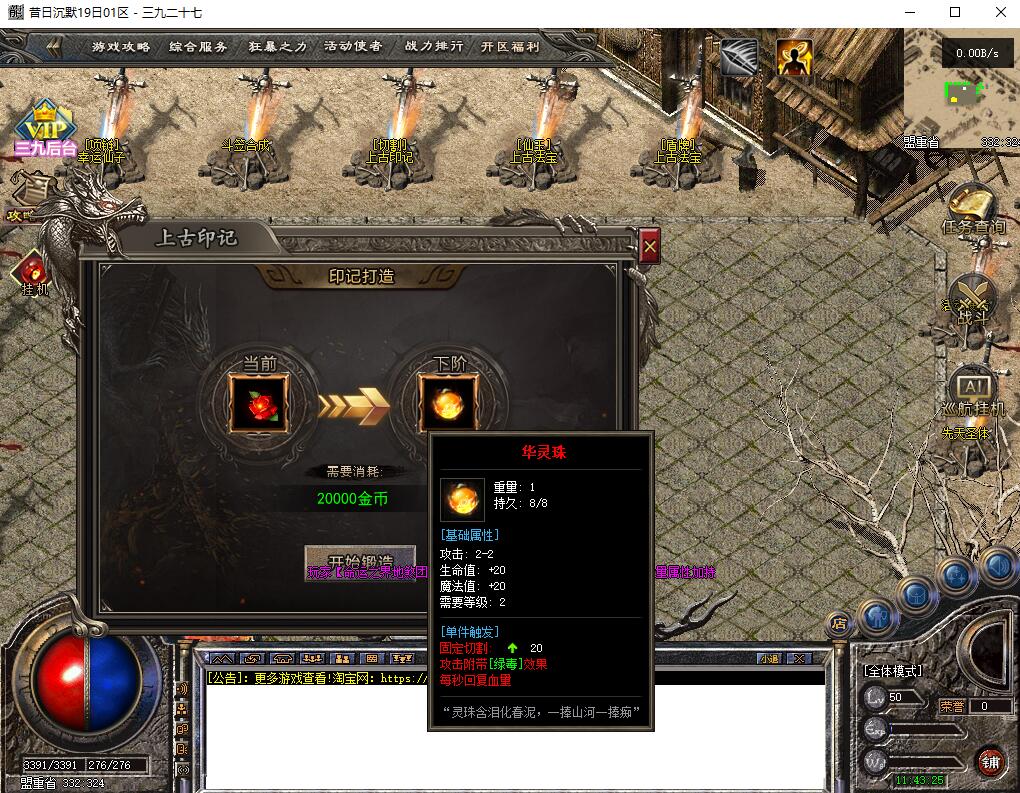
Task: Open the red 铺 stall button
Action: 989,761
